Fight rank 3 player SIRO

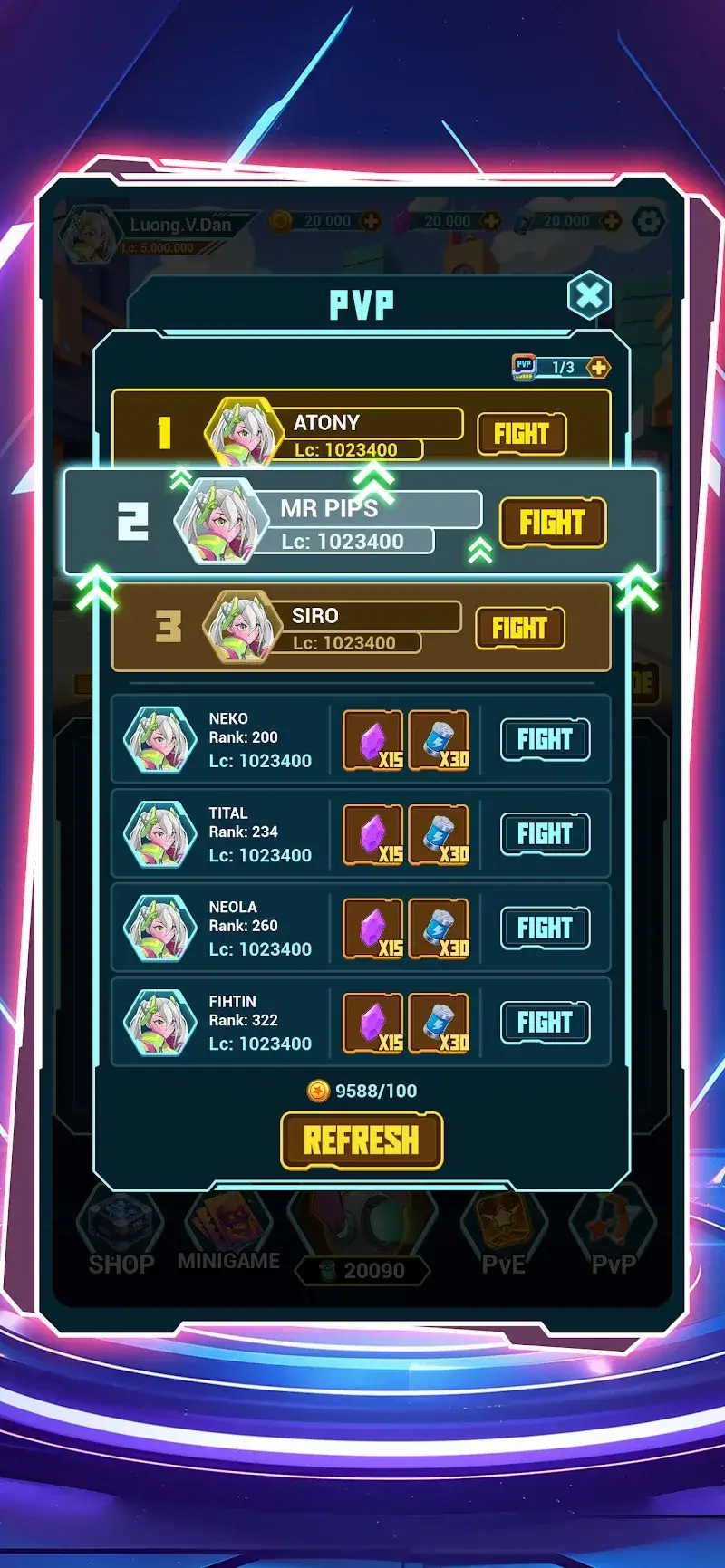[x=519, y=628]
